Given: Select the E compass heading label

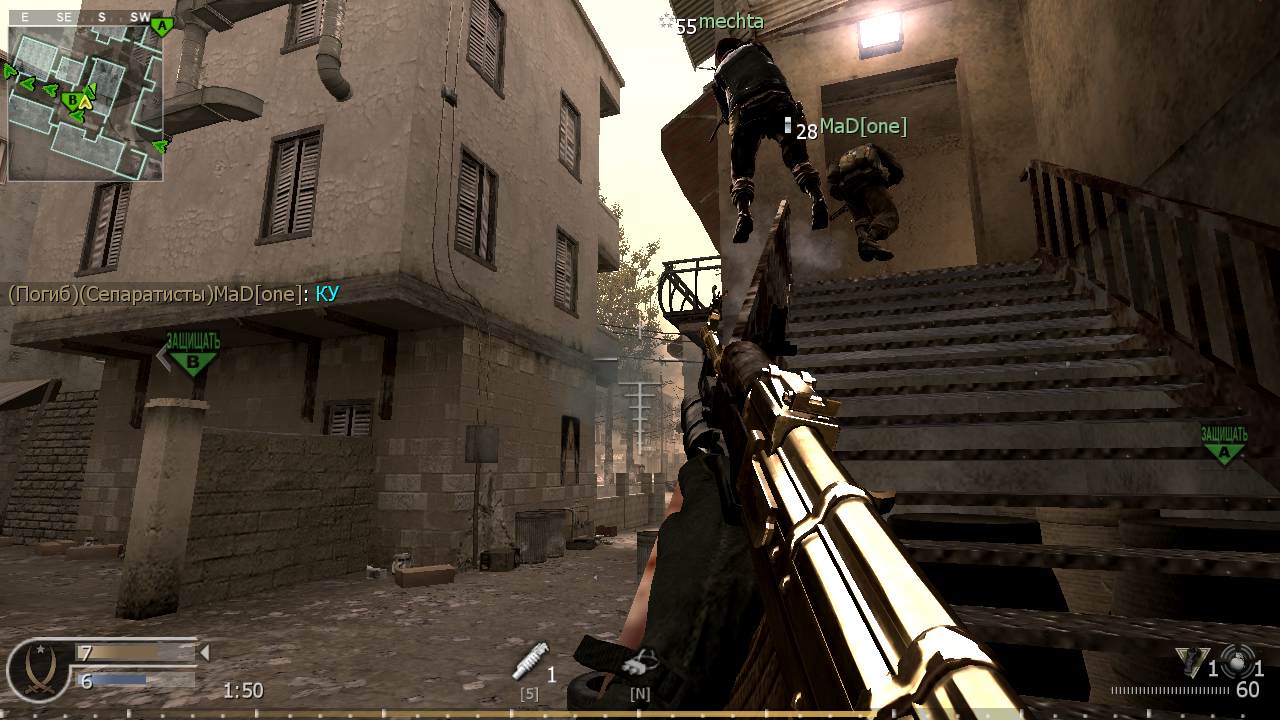Looking at the screenshot, I should (24, 17).
